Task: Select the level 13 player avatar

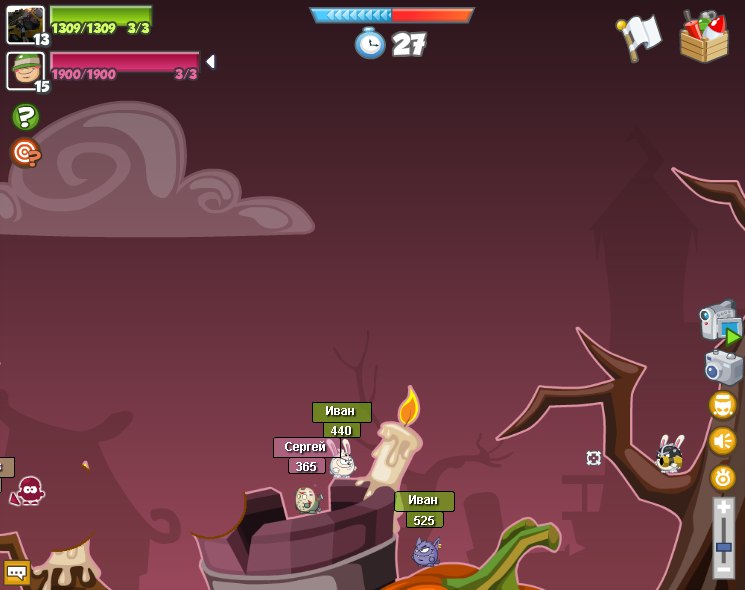Action: 25,24
